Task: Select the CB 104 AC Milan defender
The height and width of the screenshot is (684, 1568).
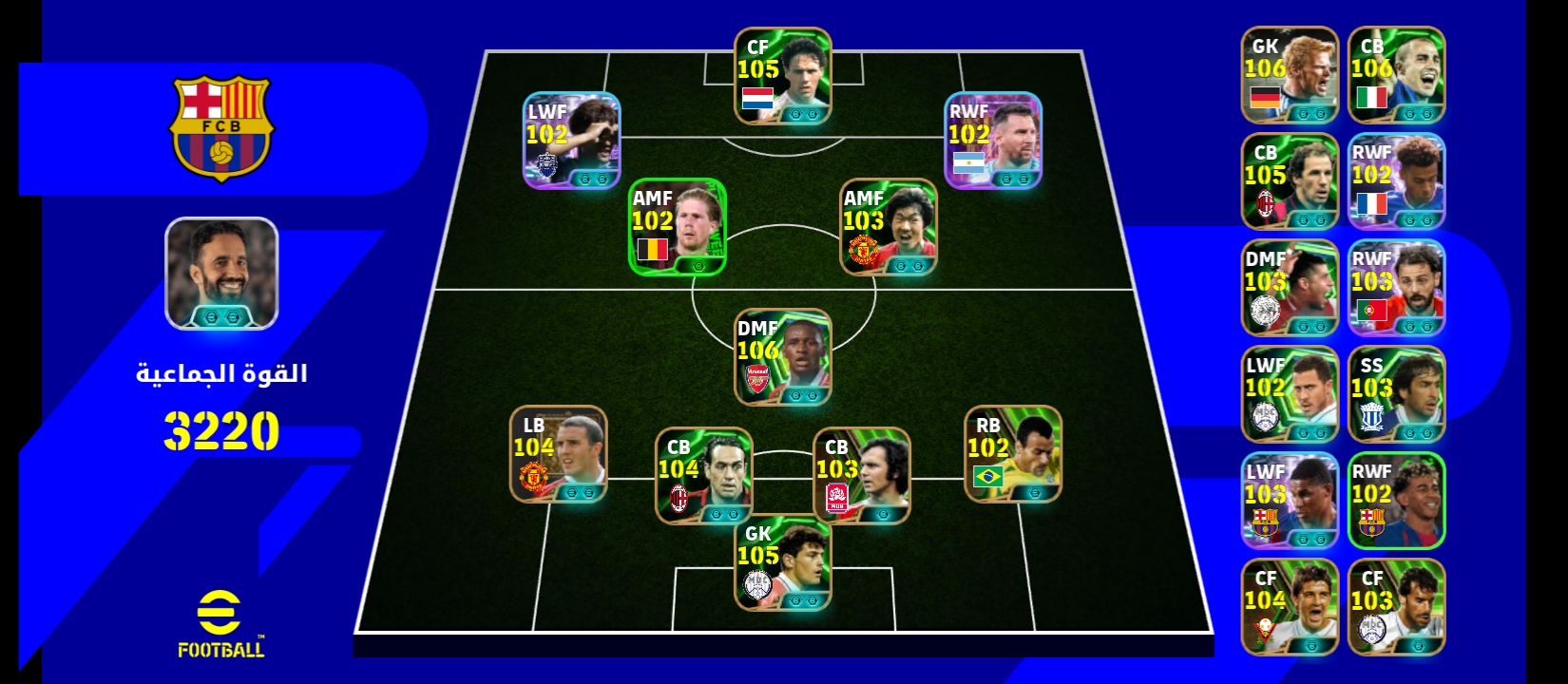Action: [703, 476]
